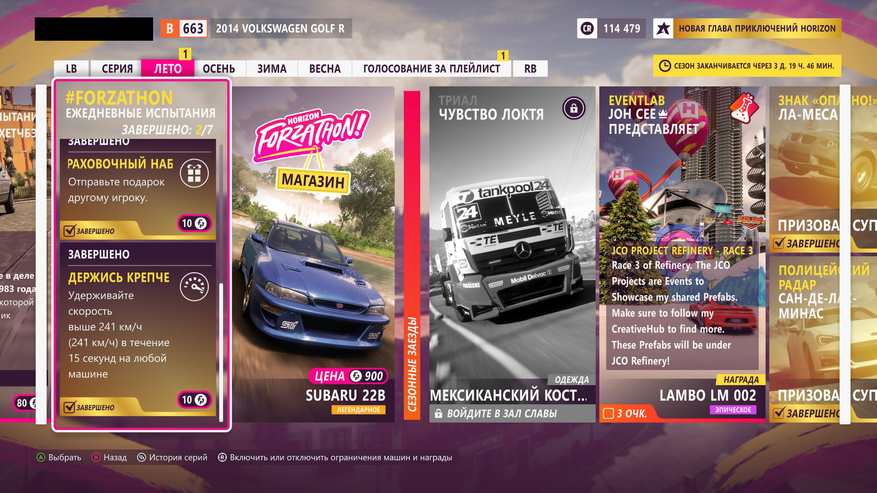Switch to the СЕРИЯ tab

(x=117, y=69)
